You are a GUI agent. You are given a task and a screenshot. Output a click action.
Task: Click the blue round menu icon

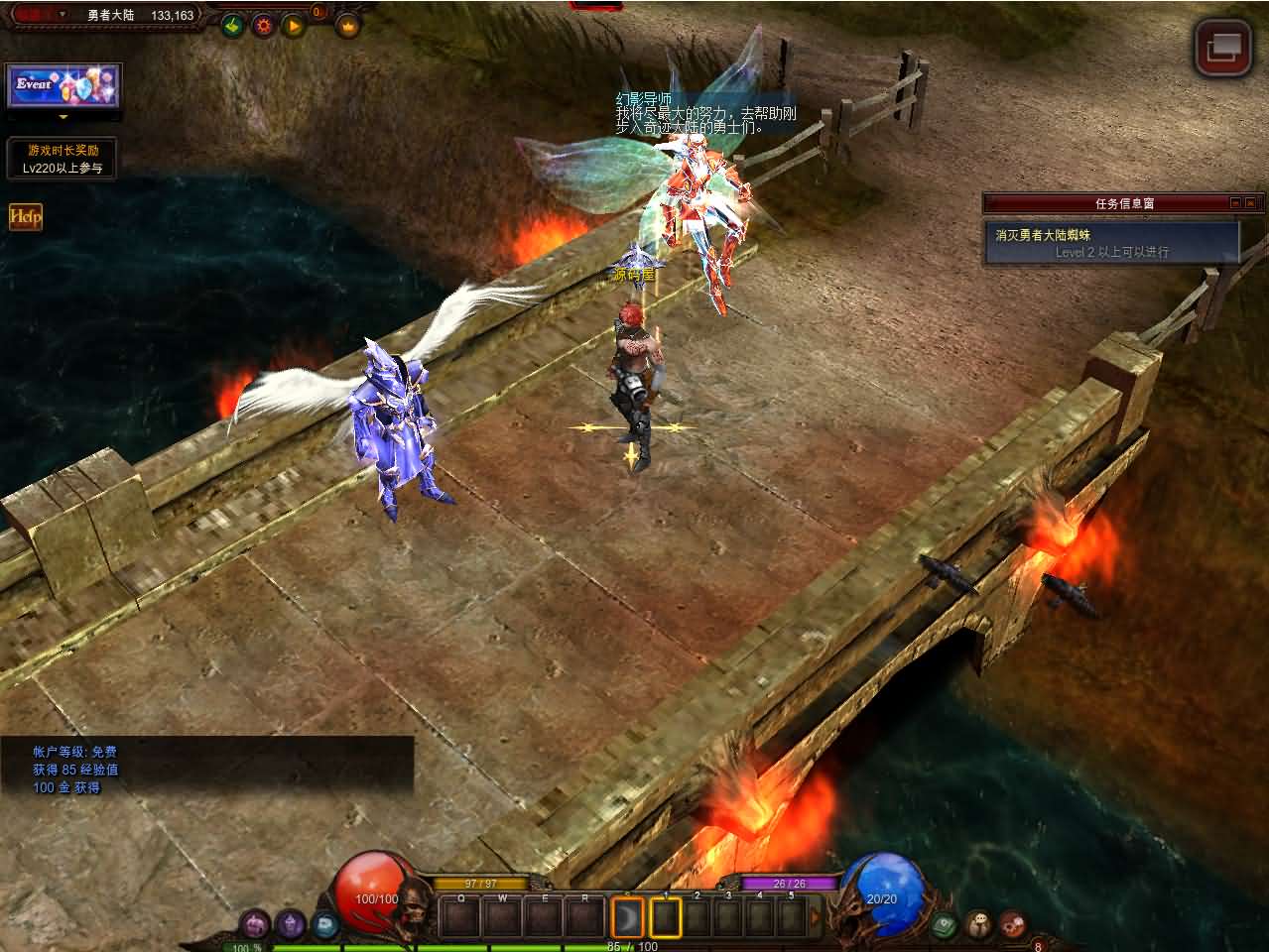coord(324,925)
